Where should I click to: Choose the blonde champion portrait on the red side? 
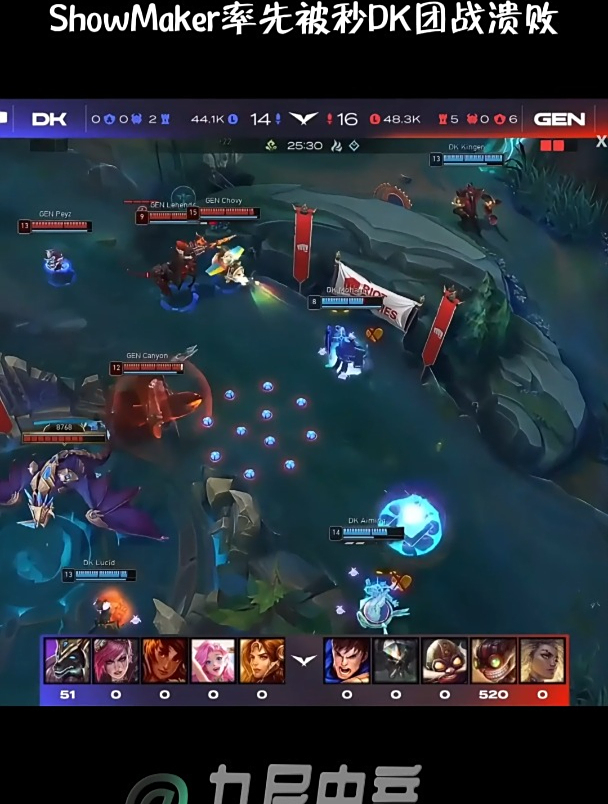tap(542, 661)
